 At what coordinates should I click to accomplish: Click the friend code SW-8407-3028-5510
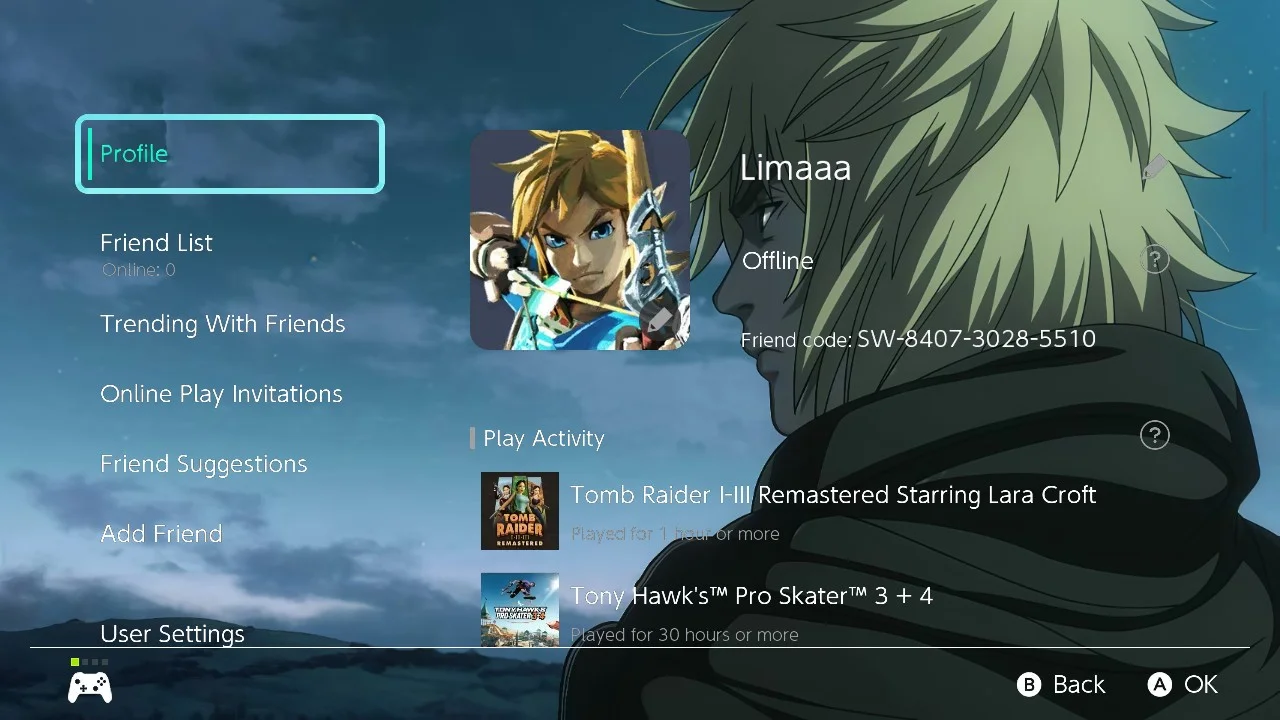(975, 339)
